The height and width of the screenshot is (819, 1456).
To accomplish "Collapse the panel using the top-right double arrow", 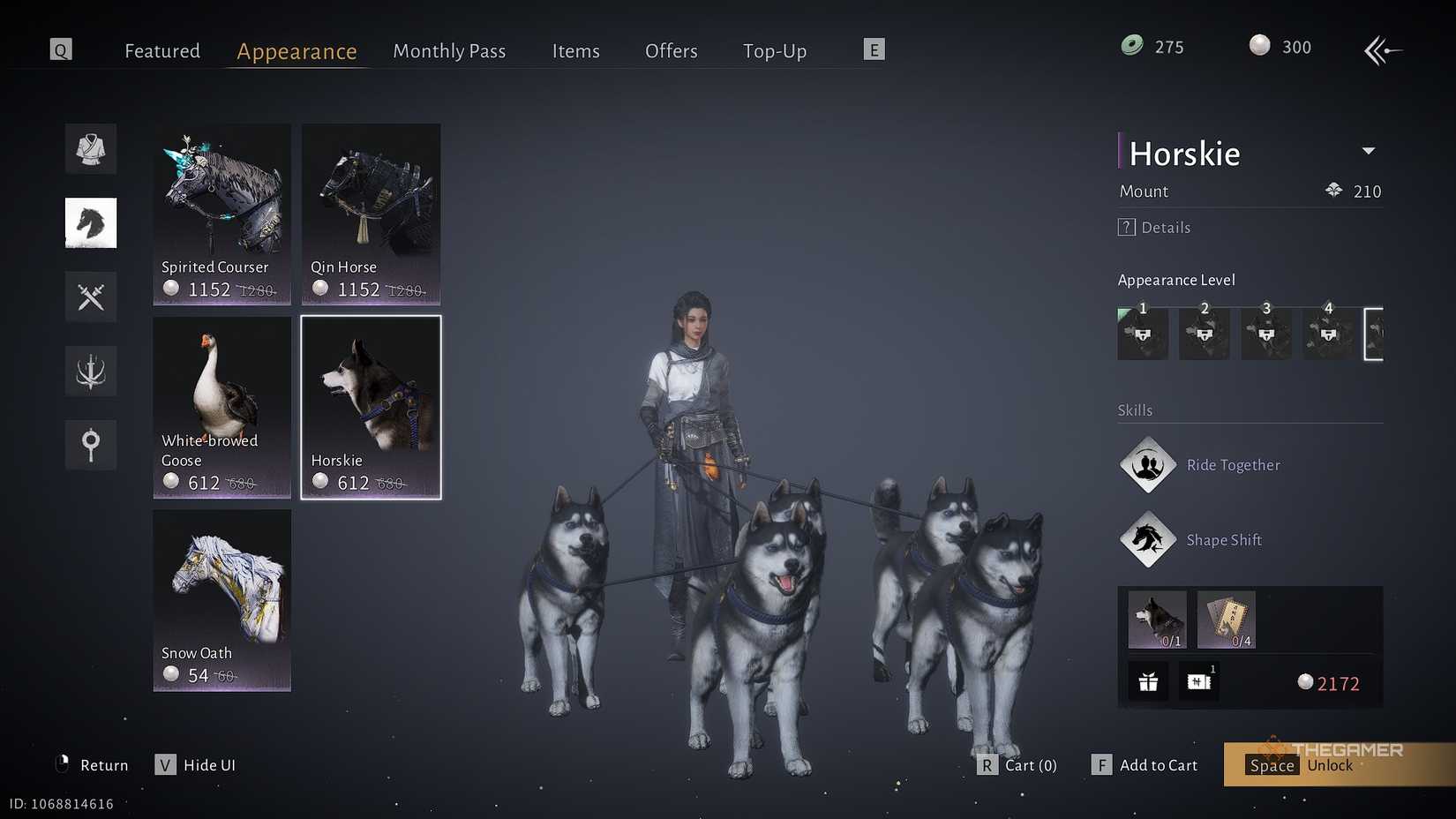I will coord(1383,50).
